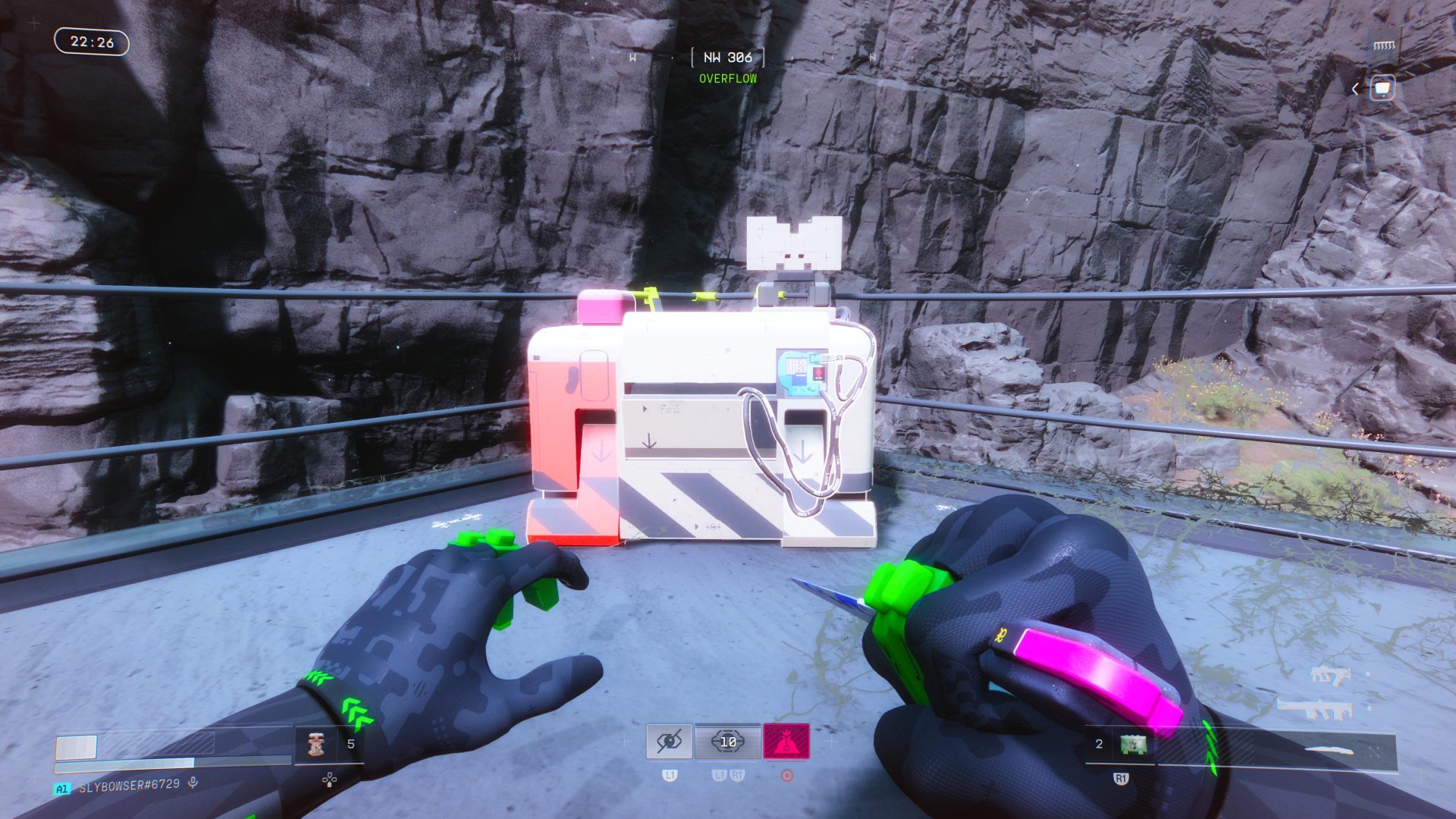Click the comb-shaped icon in top corner

(1384, 45)
